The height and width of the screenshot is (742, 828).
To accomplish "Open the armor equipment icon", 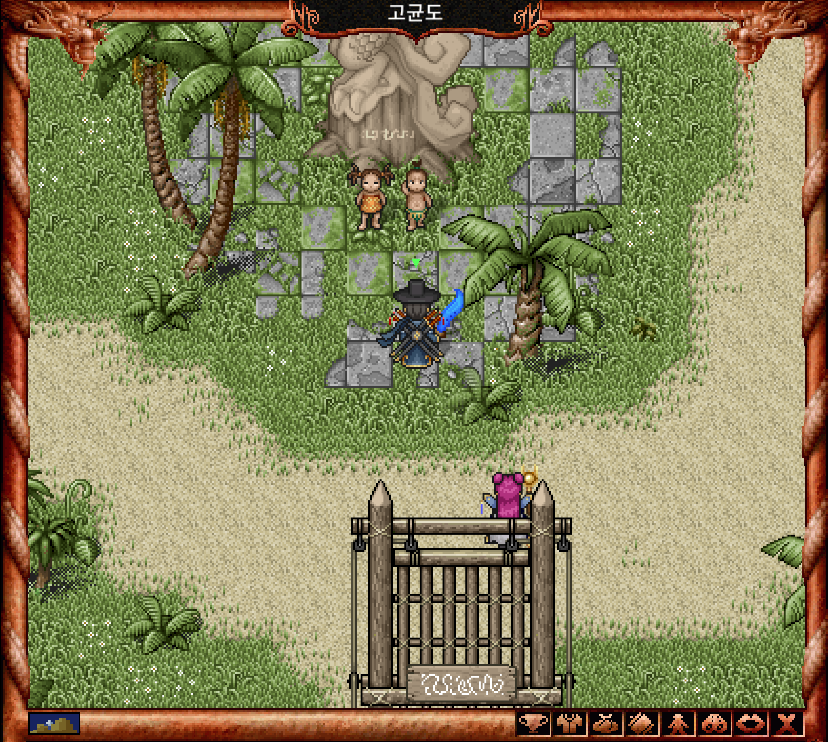I will point(569,724).
